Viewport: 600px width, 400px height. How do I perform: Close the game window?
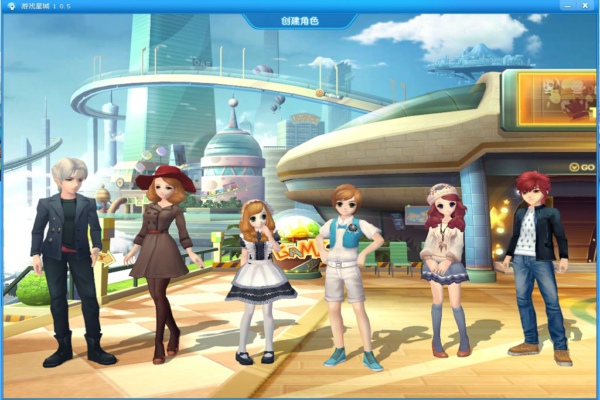click(x=587, y=6)
